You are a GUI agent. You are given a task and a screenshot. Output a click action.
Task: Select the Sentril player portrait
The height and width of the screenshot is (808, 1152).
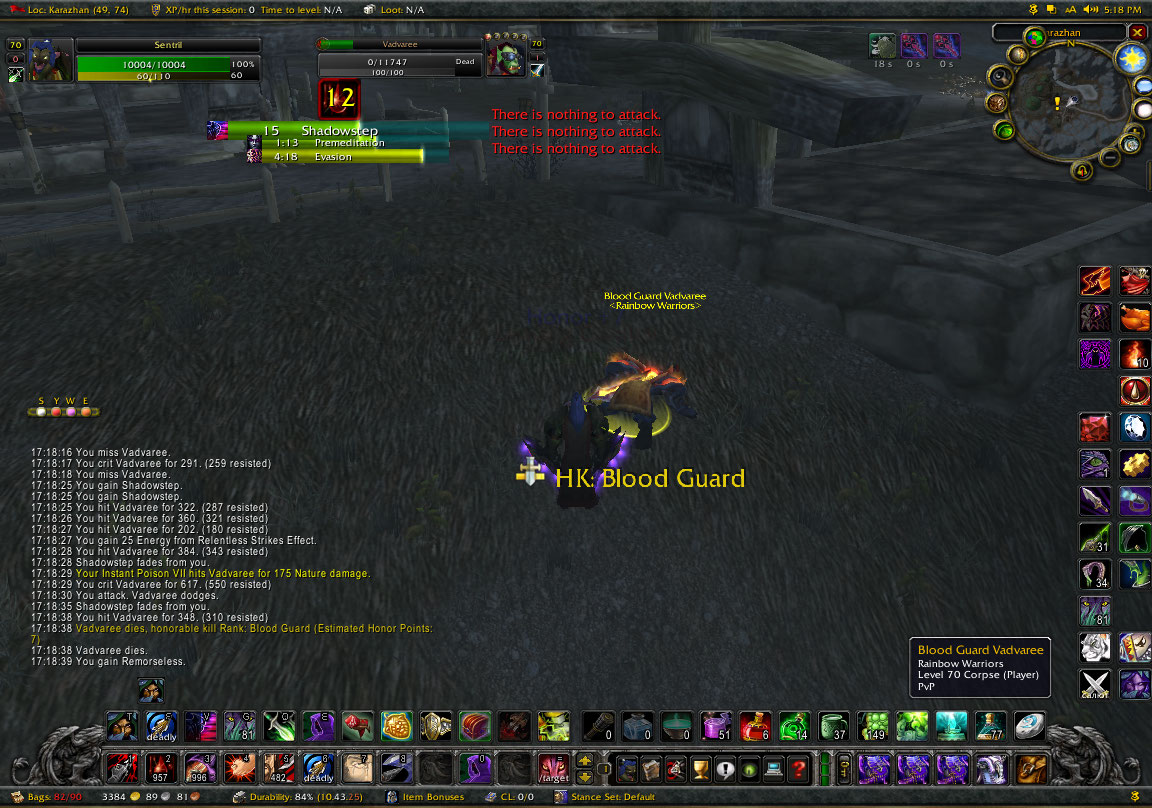point(51,59)
